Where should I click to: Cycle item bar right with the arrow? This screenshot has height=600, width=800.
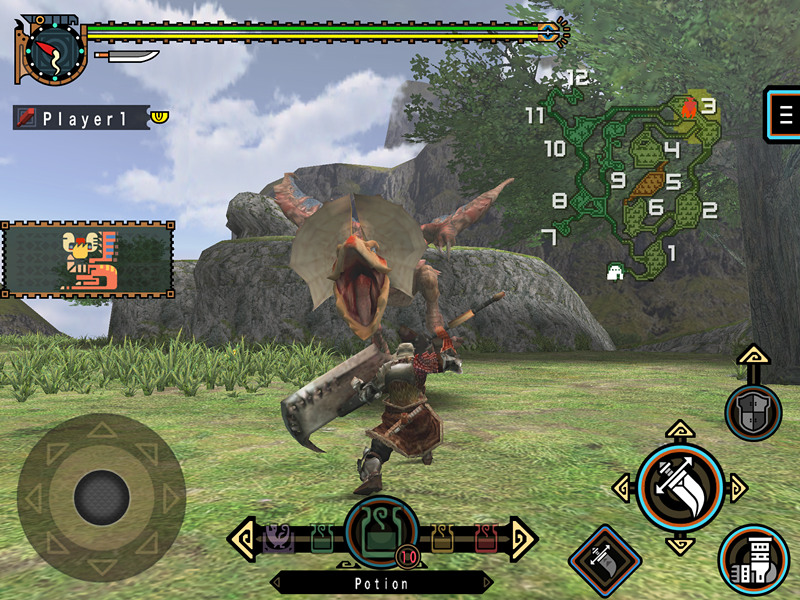pos(523,540)
